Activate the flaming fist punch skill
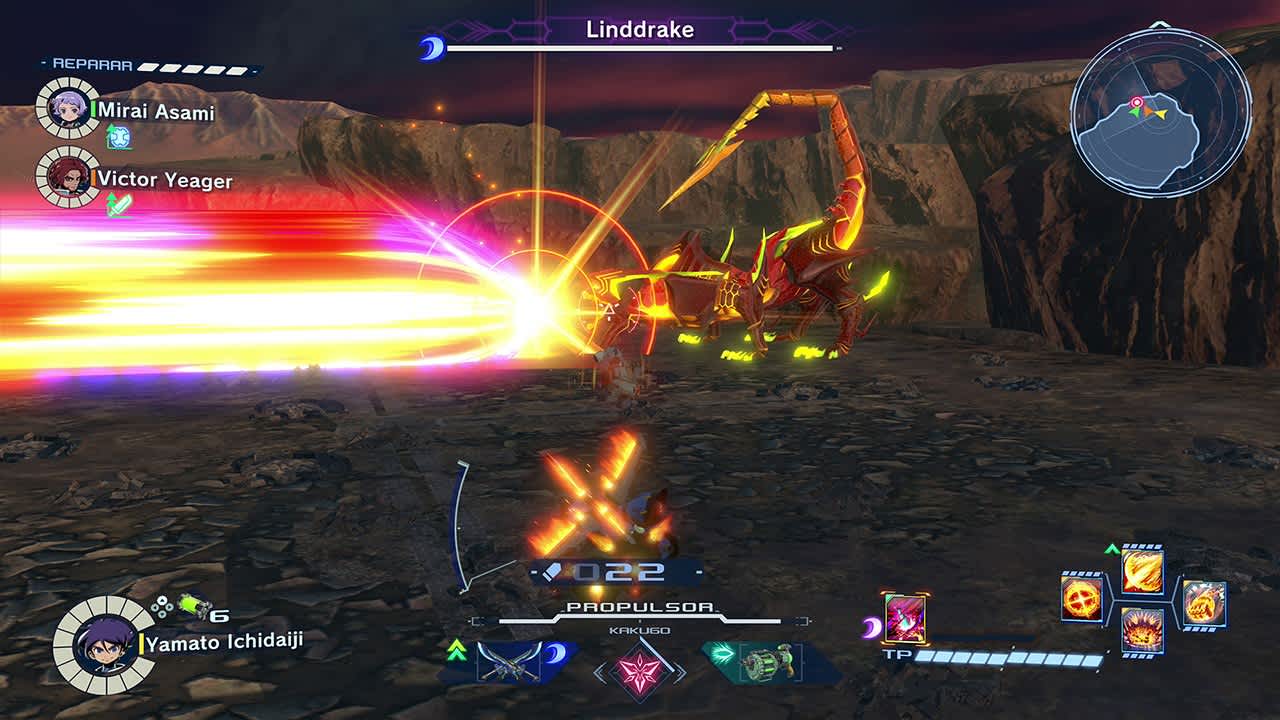Image resolution: width=1280 pixels, height=720 pixels. (1203, 603)
